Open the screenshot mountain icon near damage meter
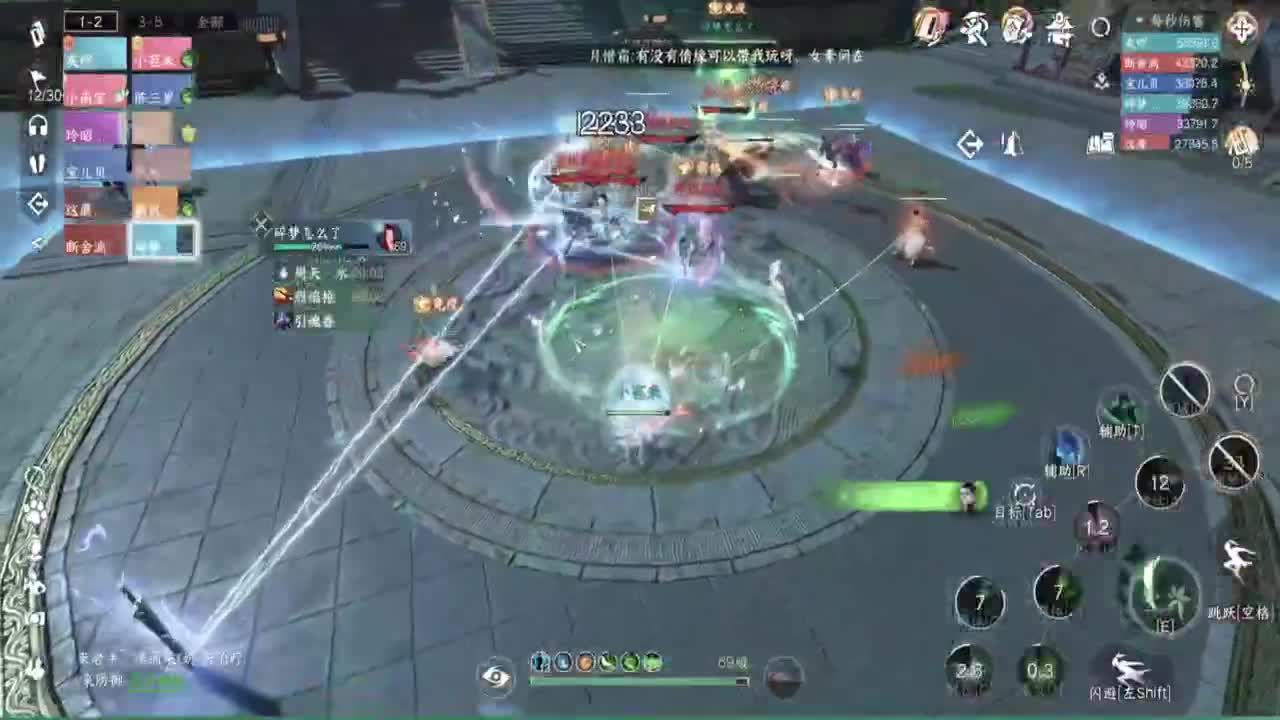The width and height of the screenshot is (1280, 720). pos(1100,145)
